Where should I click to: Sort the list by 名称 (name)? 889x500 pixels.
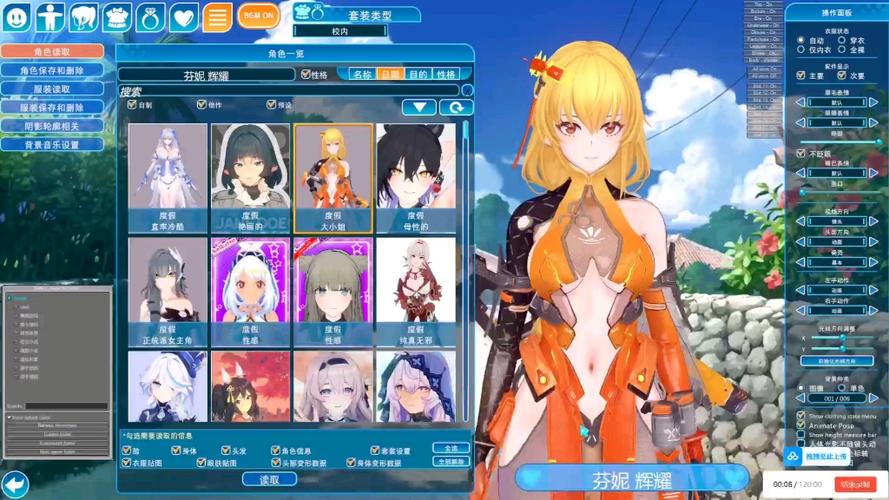tap(362, 75)
